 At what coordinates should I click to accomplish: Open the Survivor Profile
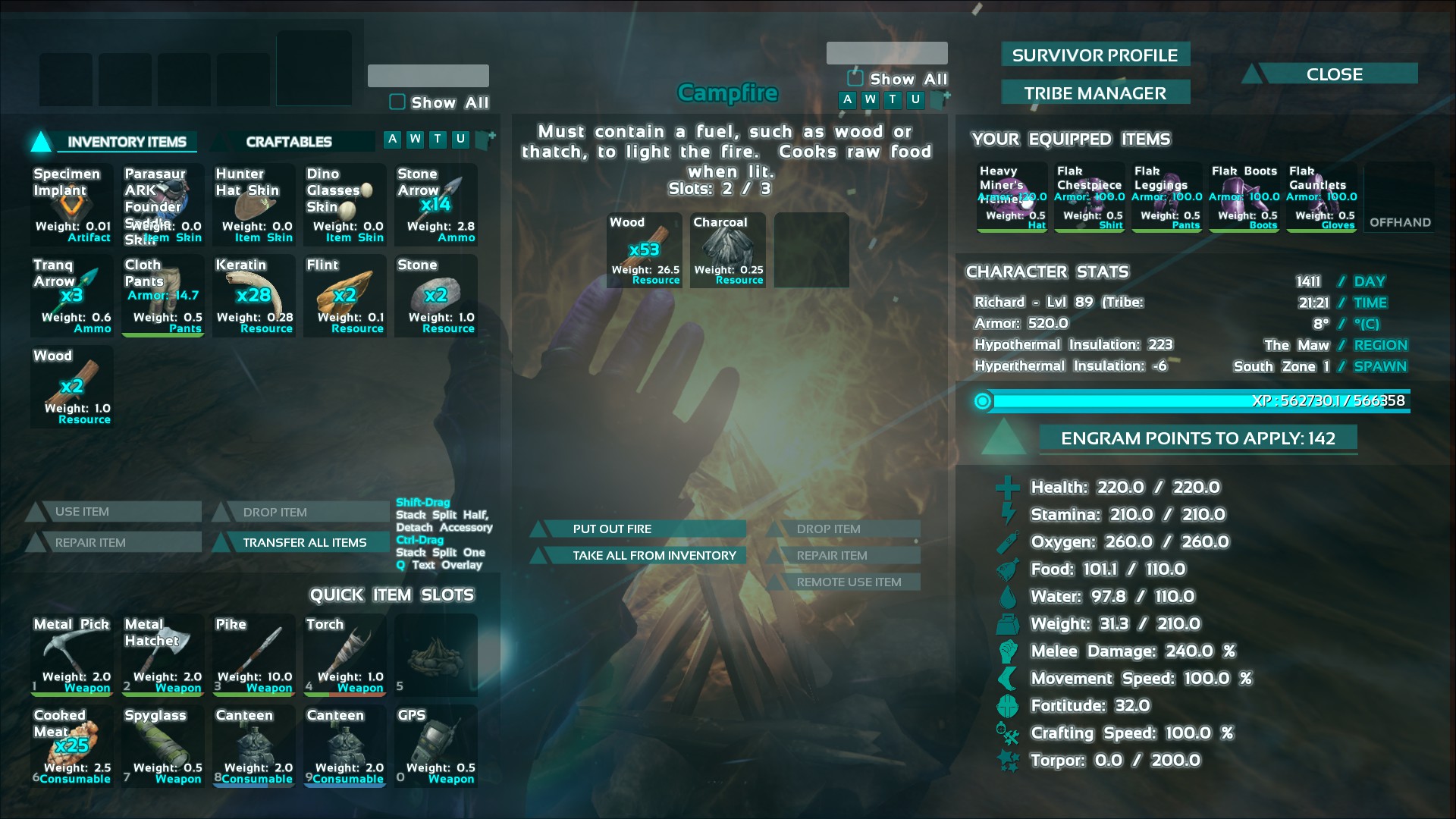click(x=1094, y=55)
